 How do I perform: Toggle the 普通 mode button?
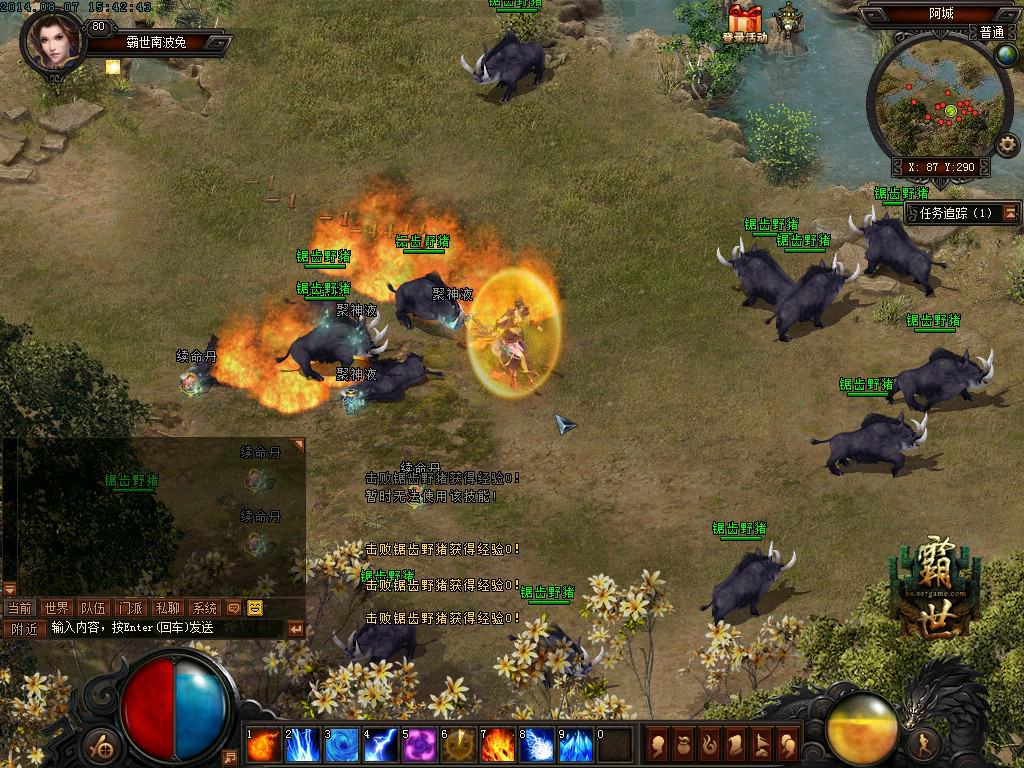tap(992, 32)
